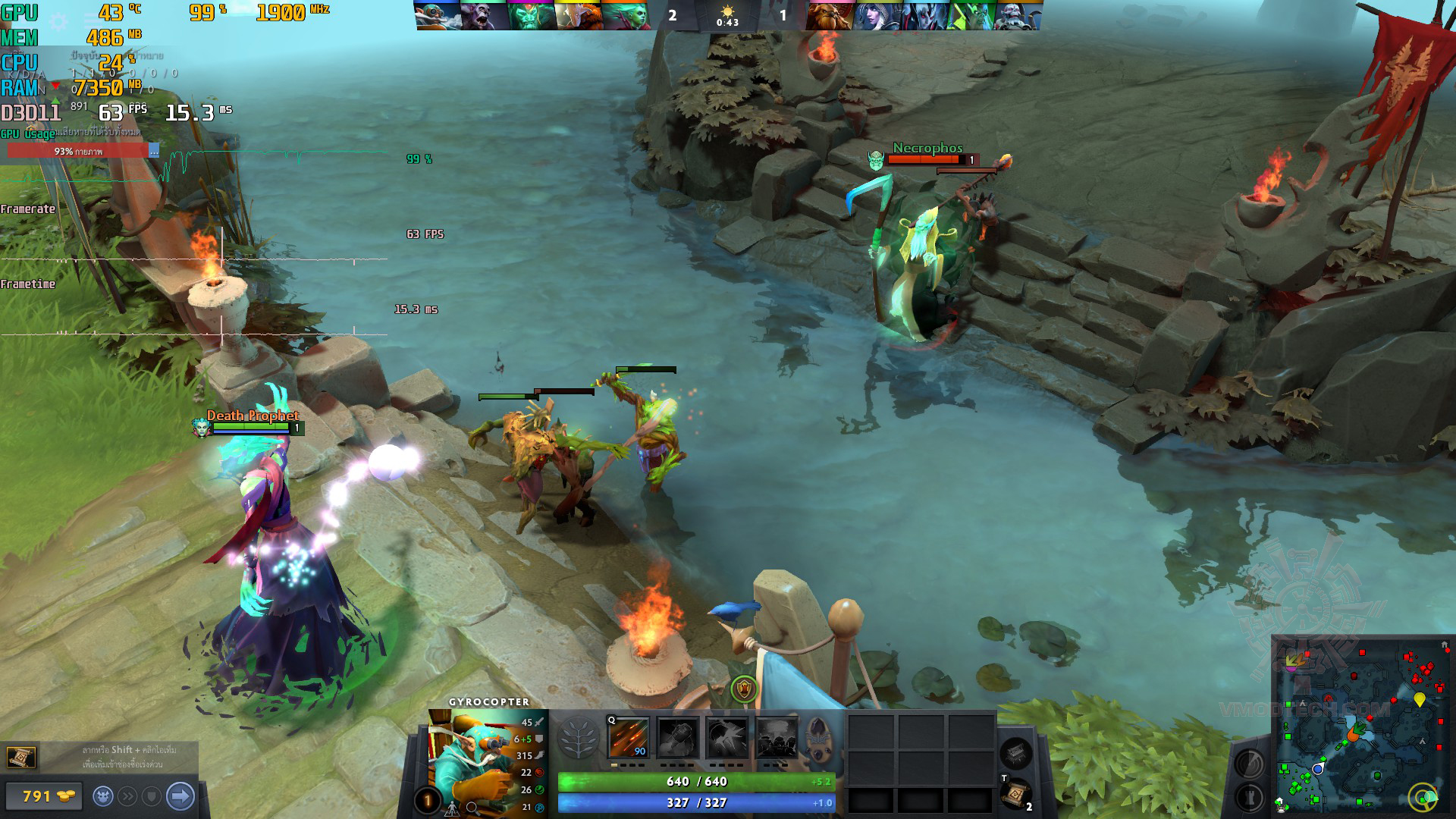Select the Call Down ultimate icon

coord(776,737)
